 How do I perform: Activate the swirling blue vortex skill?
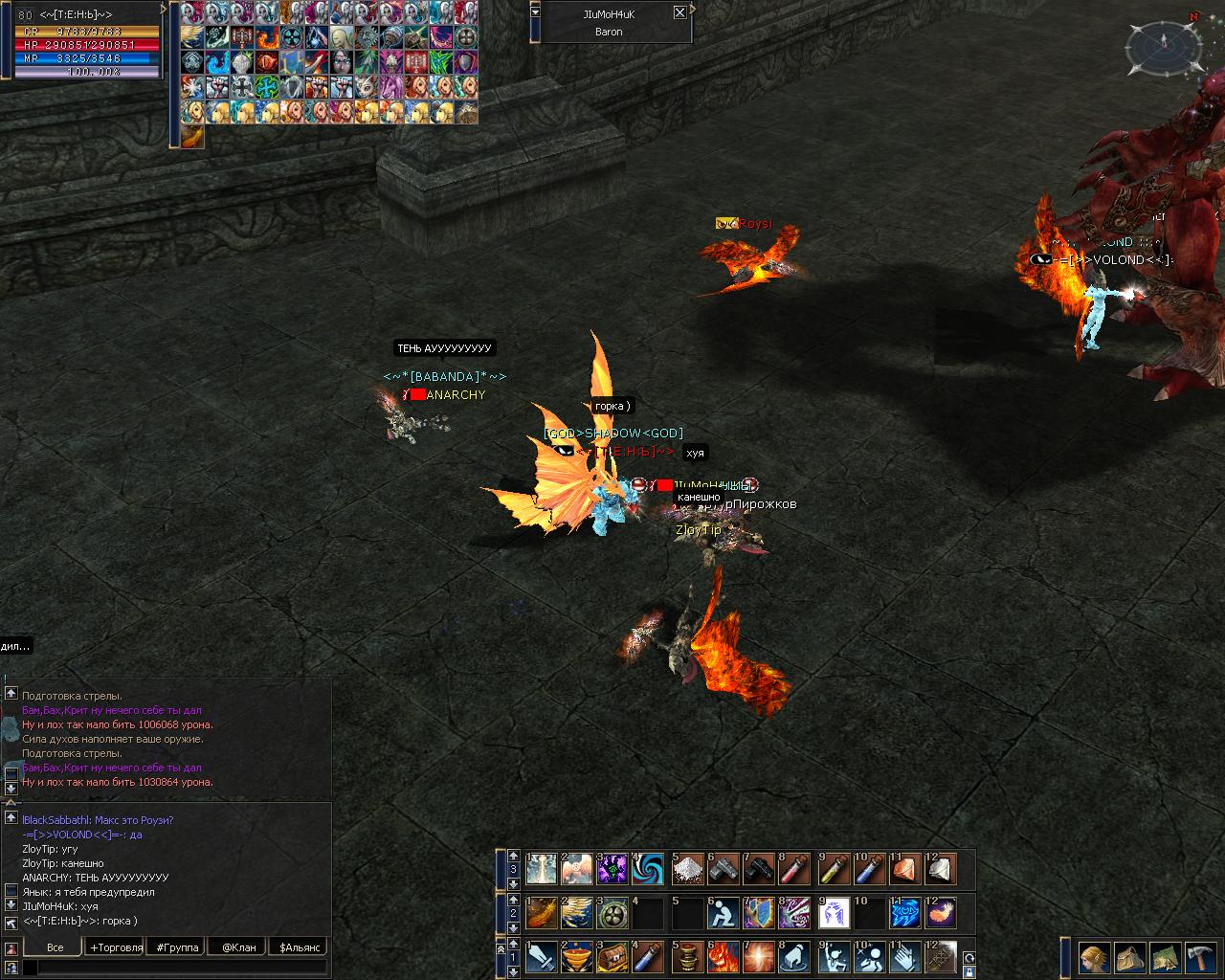(648, 869)
